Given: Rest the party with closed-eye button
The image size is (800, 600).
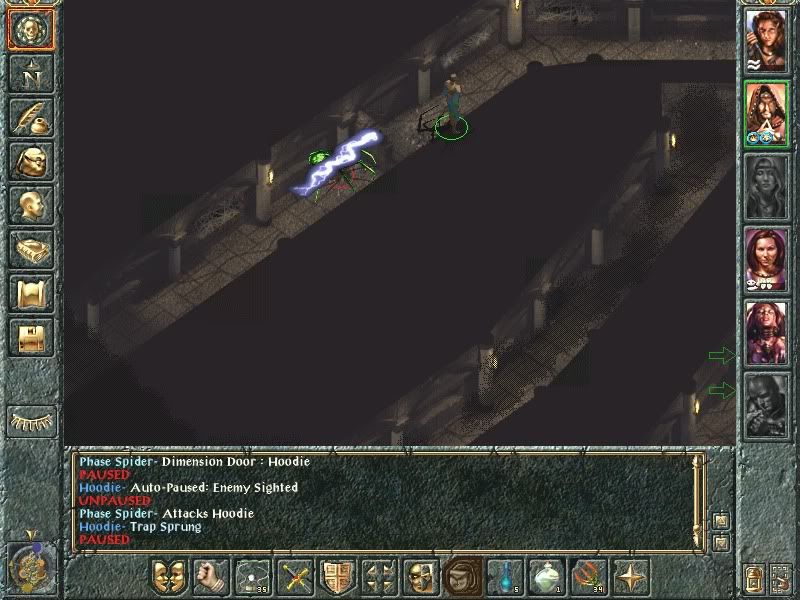Looking at the screenshot, I should [x=32, y=422].
